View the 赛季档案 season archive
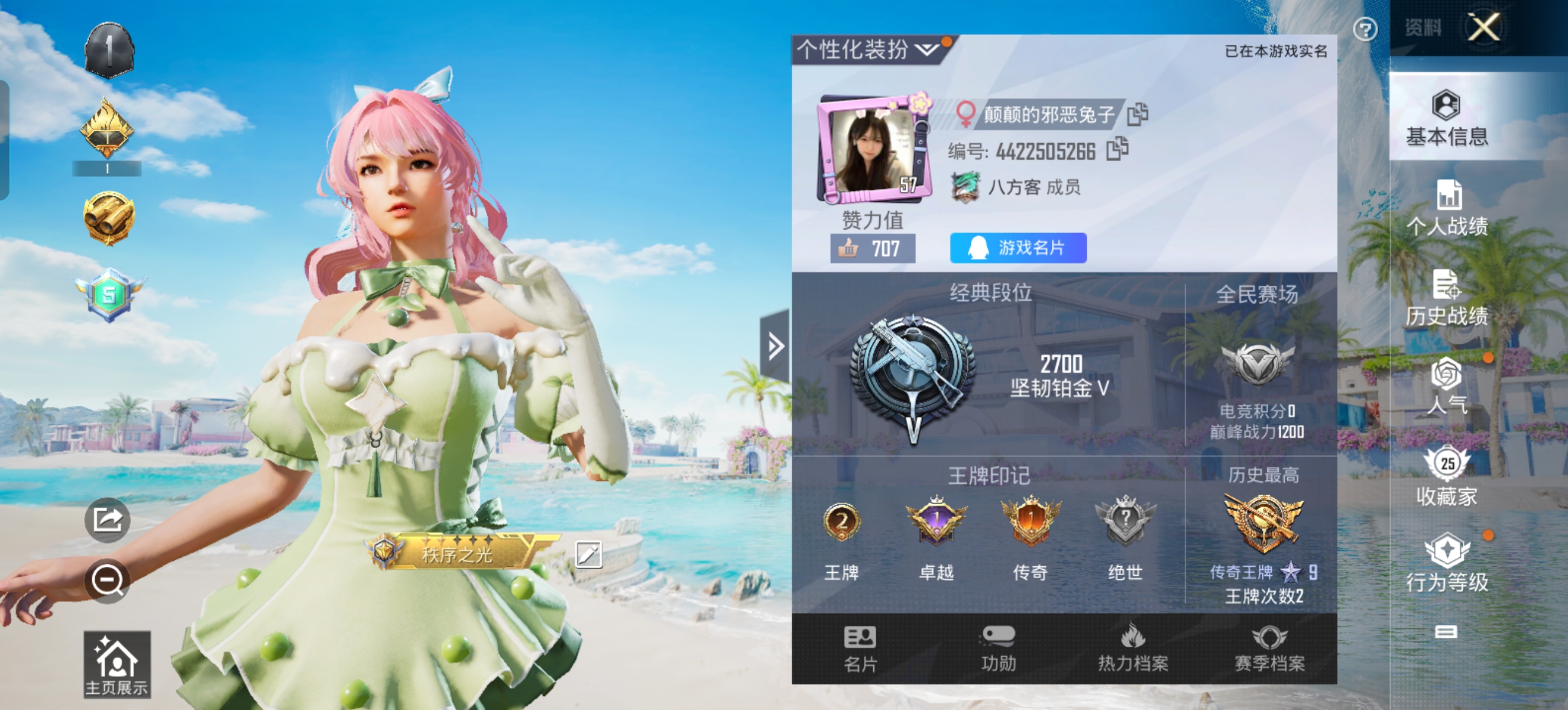The height and width of the screenshot is (710, 1568). coord(1269,649)
